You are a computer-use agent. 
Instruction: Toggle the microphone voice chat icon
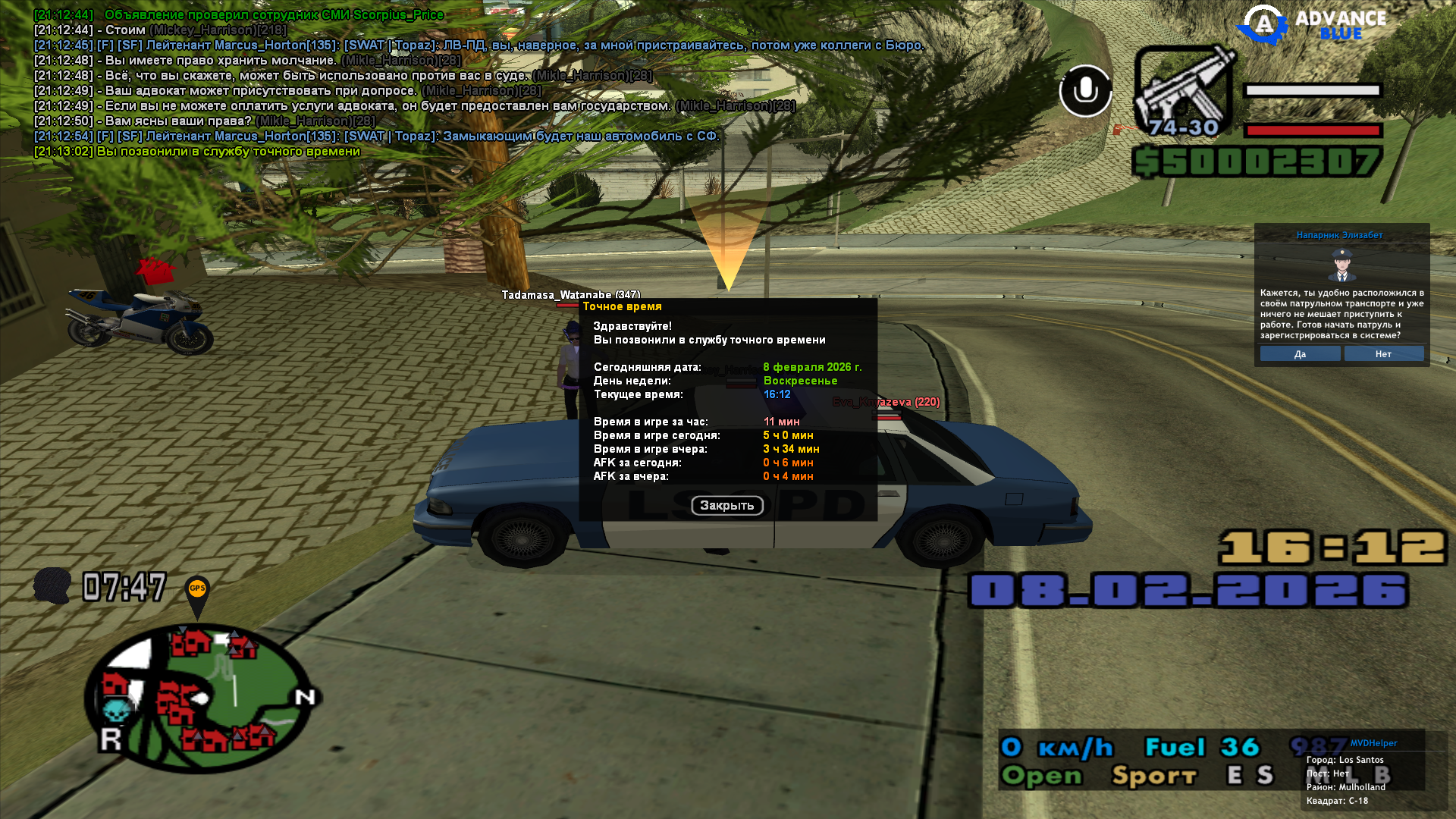tap(1085, 91)
